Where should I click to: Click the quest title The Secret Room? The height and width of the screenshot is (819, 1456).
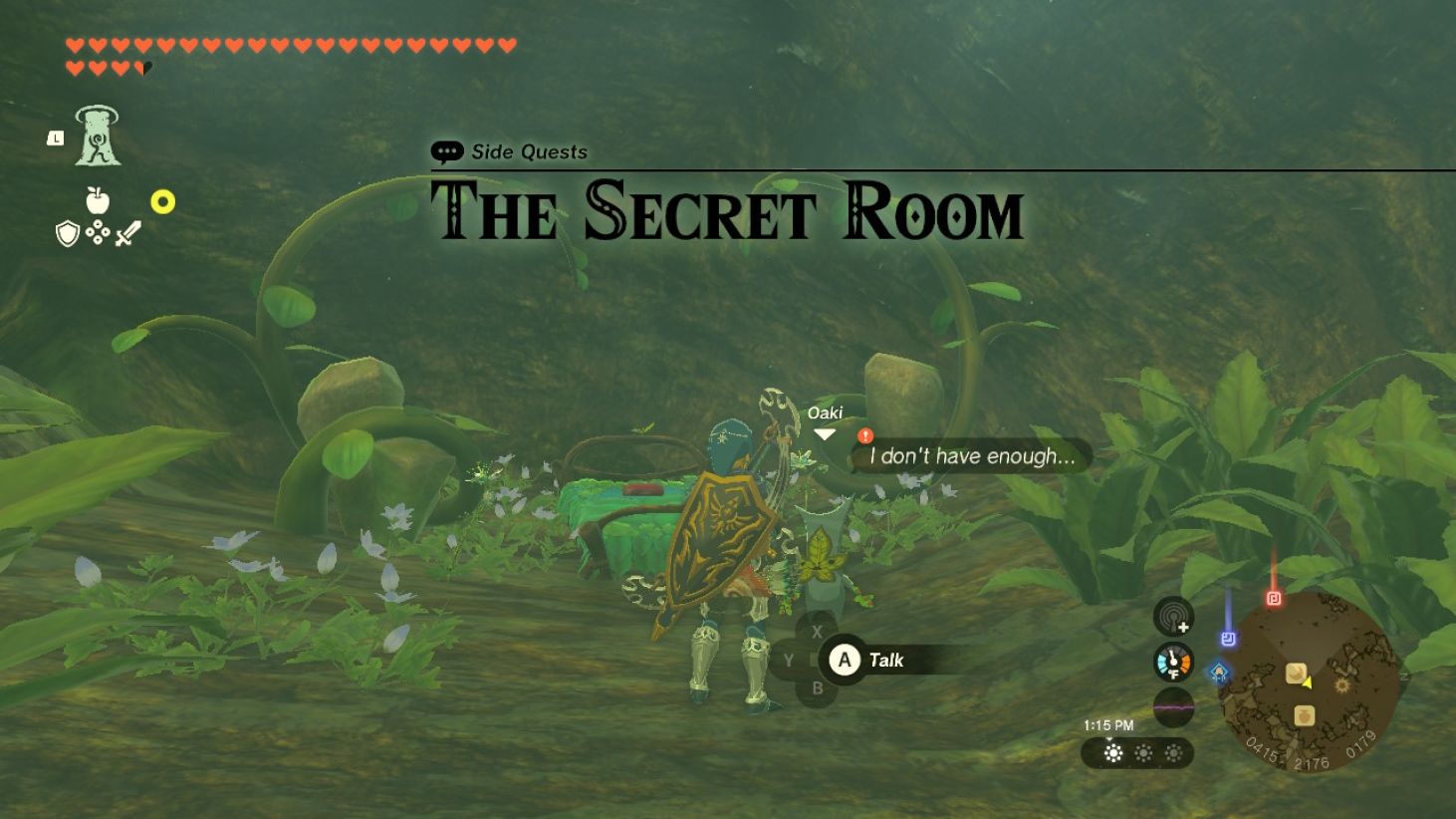coord(728,212)
